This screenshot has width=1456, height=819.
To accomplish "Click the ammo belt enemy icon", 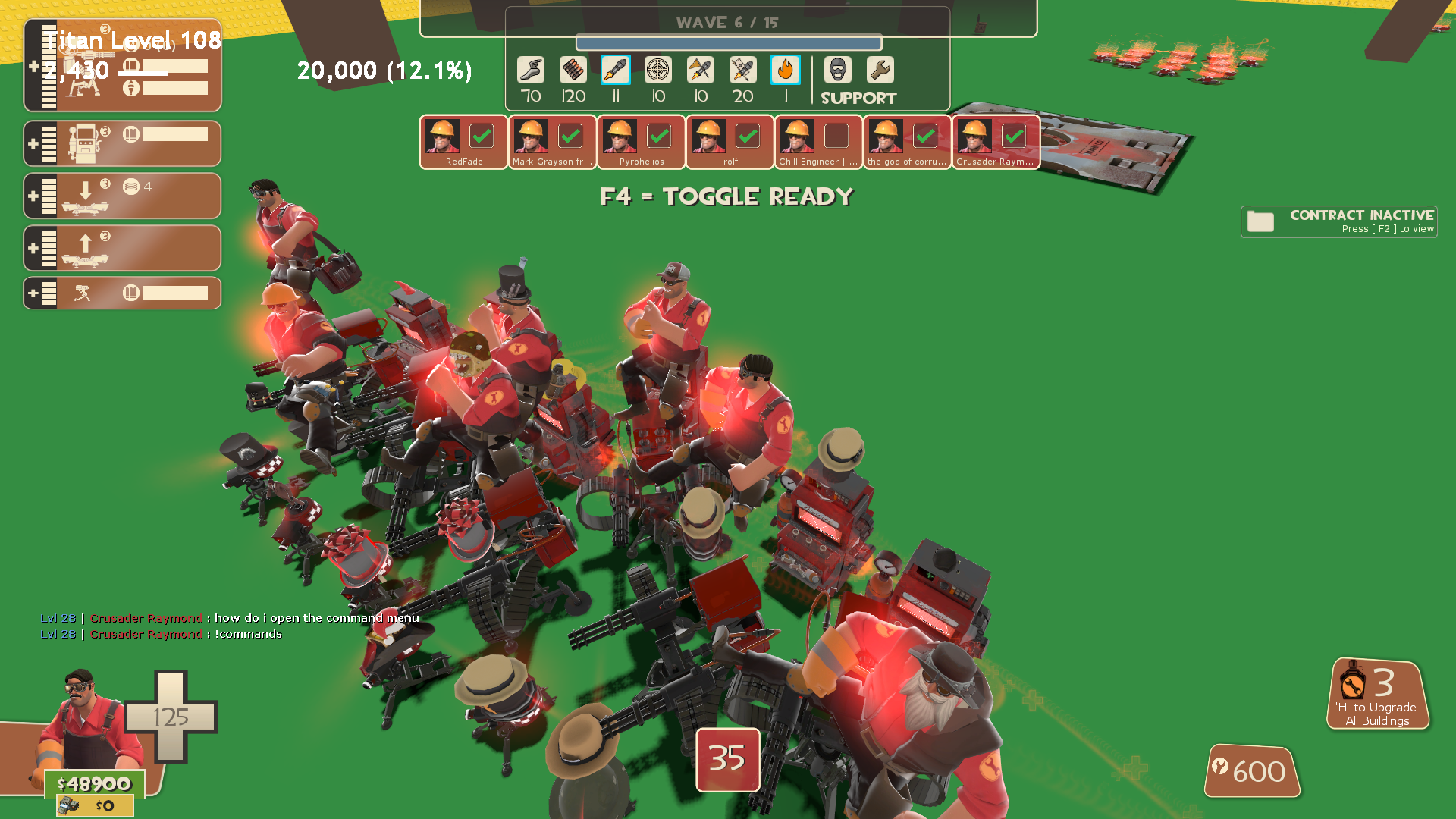I will (x=573, y=71).
